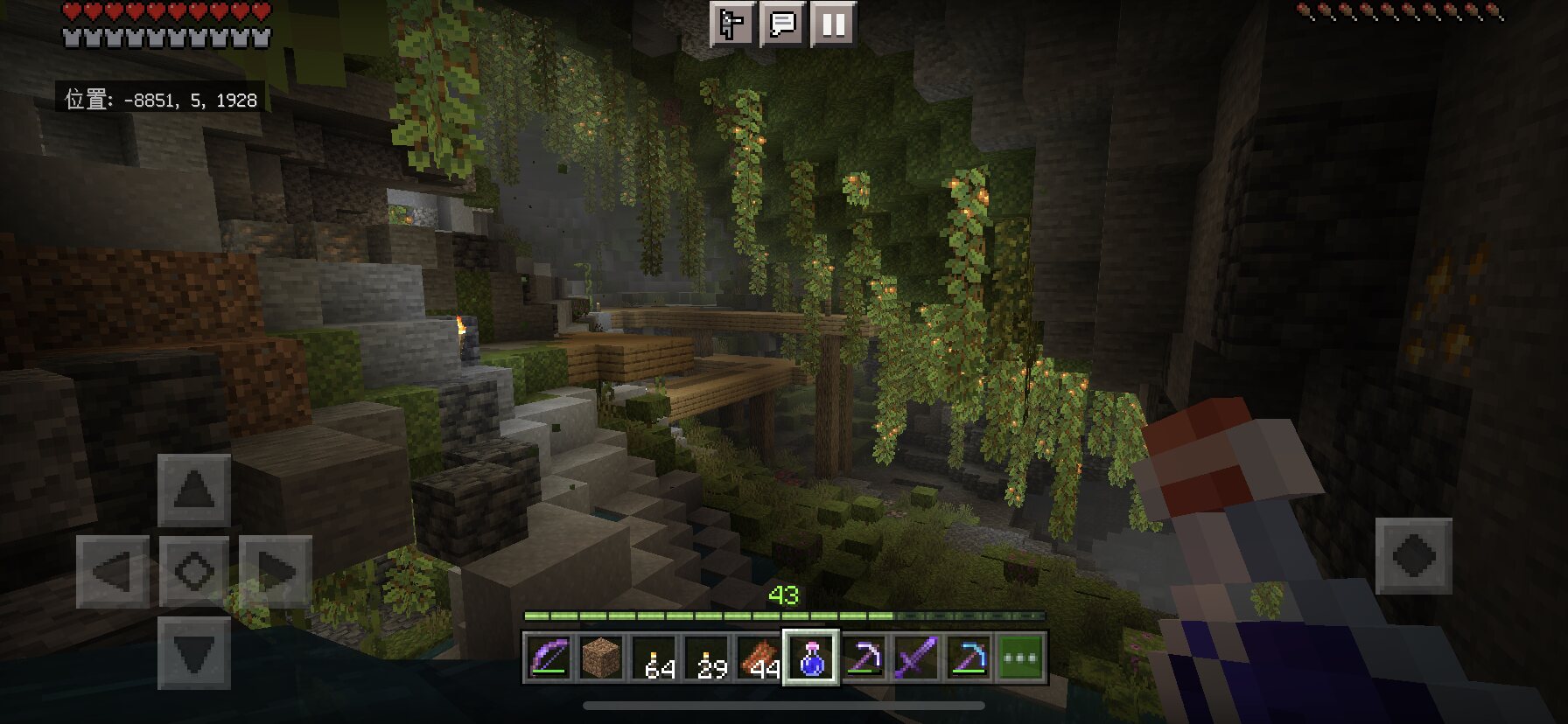Equip the enchanted pickaxe with the pale head
This screenshot has height=724, width=1568.
click(x=864, y=658)
